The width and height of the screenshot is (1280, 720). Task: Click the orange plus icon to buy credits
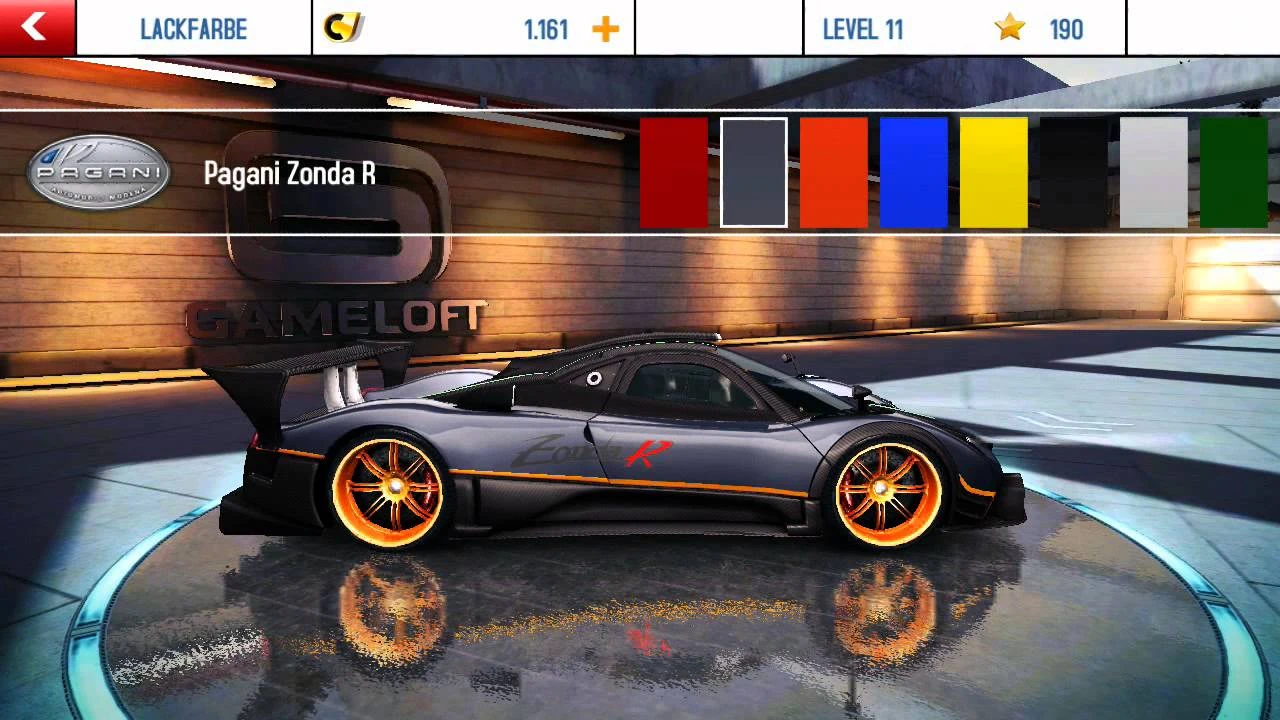[604, 28]
